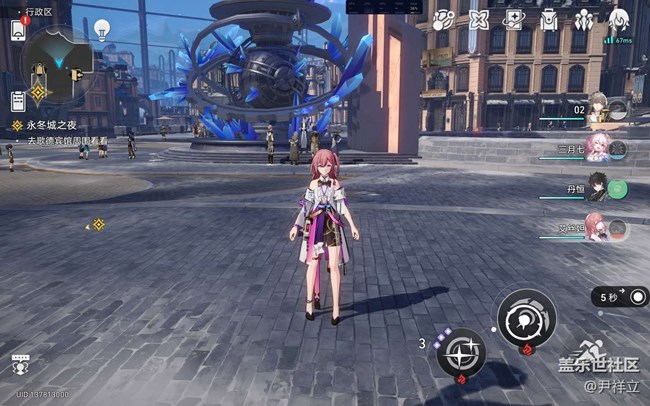Open the four-pointed star knot icon
This screenshot has height=406, width=650.
(x=479, y=19)
